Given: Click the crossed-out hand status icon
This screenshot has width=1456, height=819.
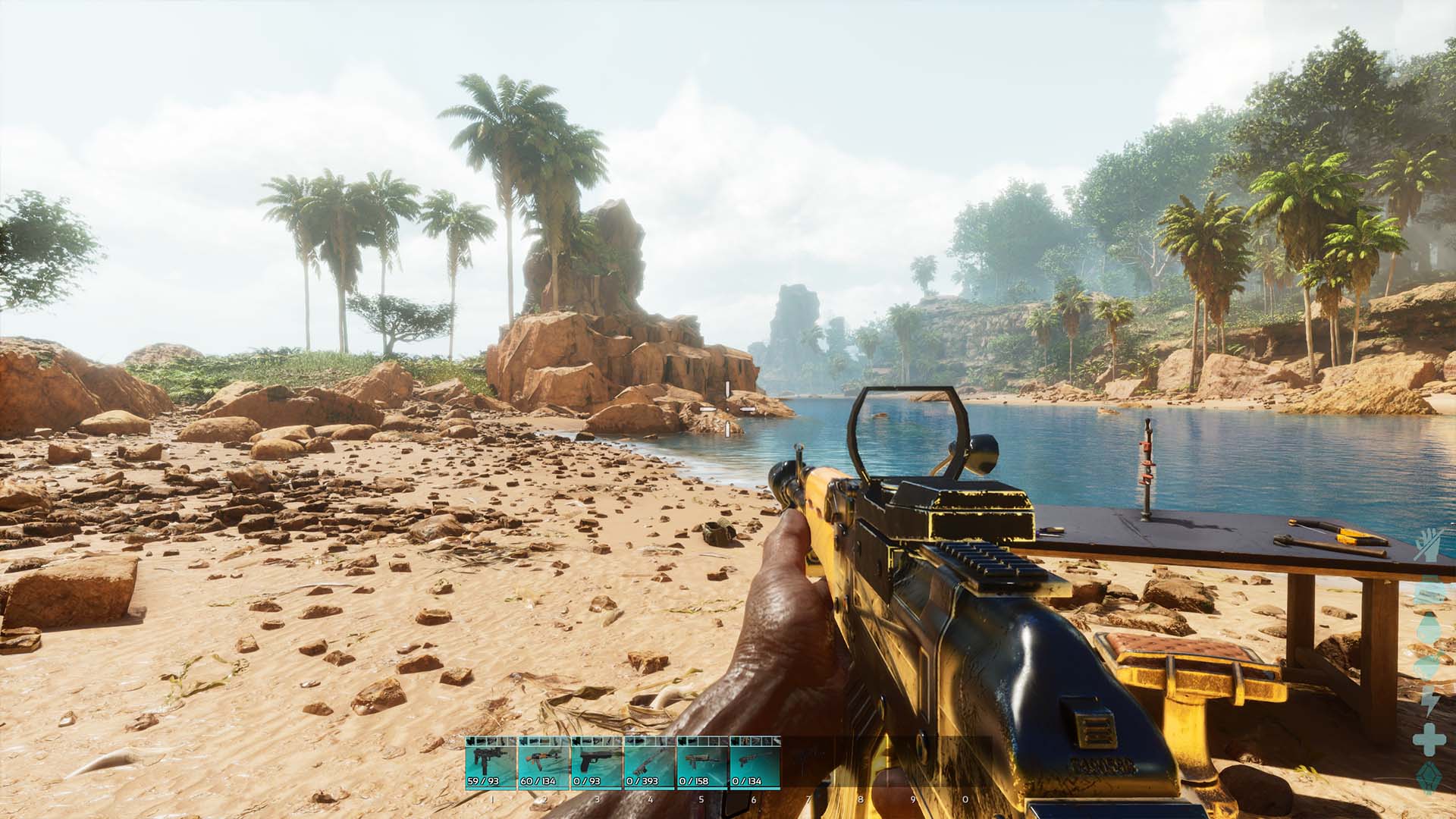Looking at the screenshot, I should coord(1430,544).
